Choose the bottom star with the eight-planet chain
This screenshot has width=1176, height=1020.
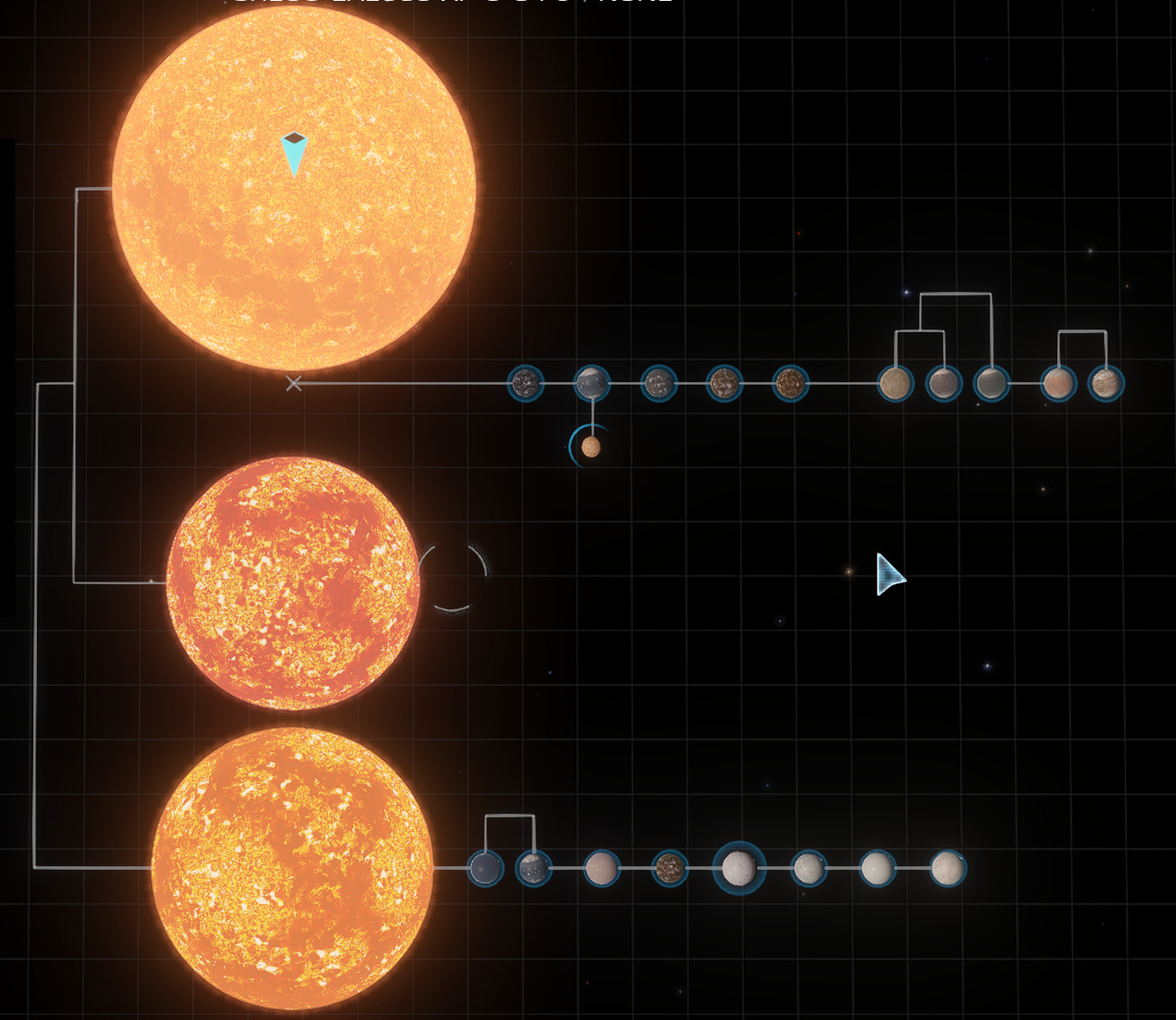point(293,867)
